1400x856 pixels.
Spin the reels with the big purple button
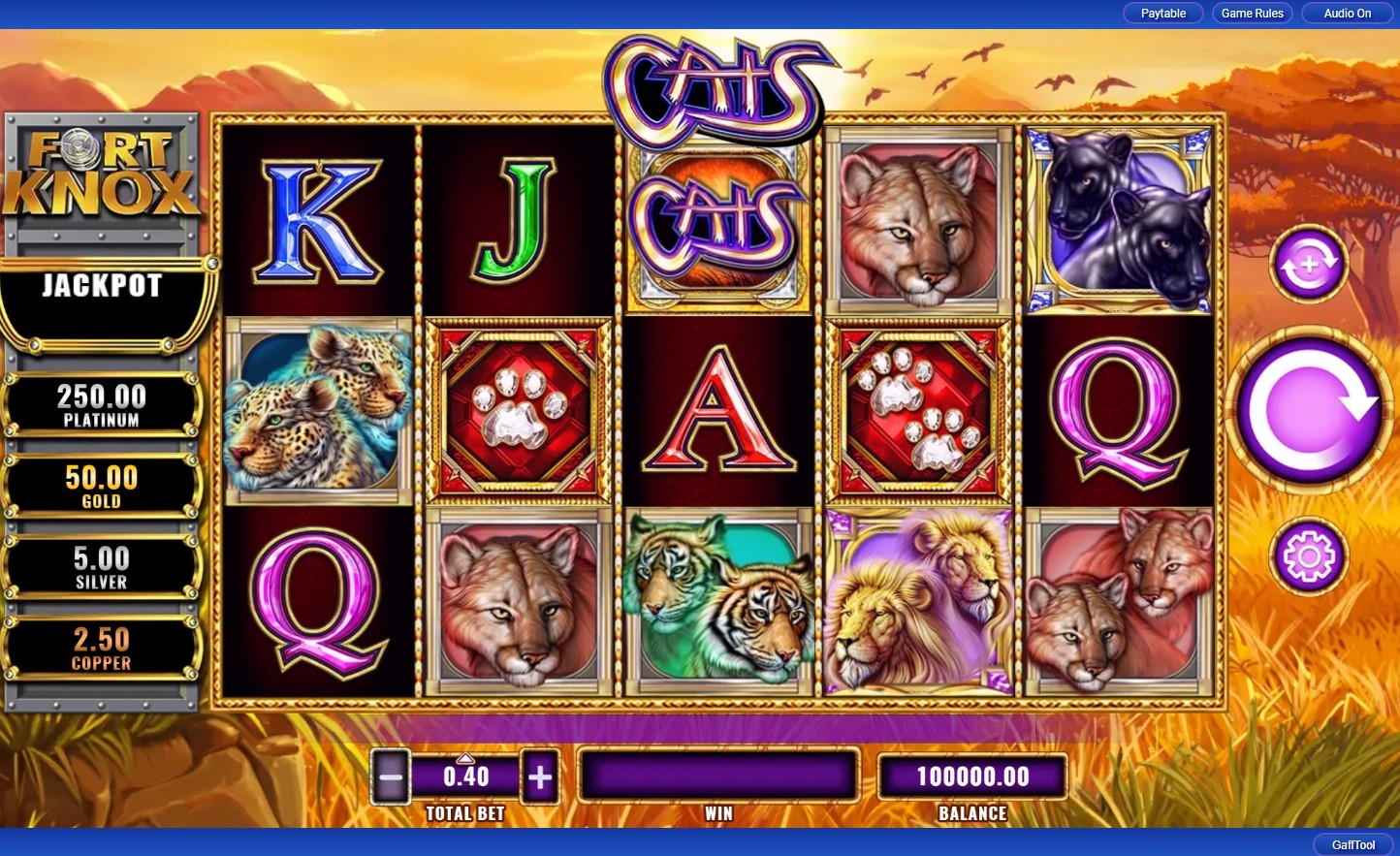tap(1309, 411)
